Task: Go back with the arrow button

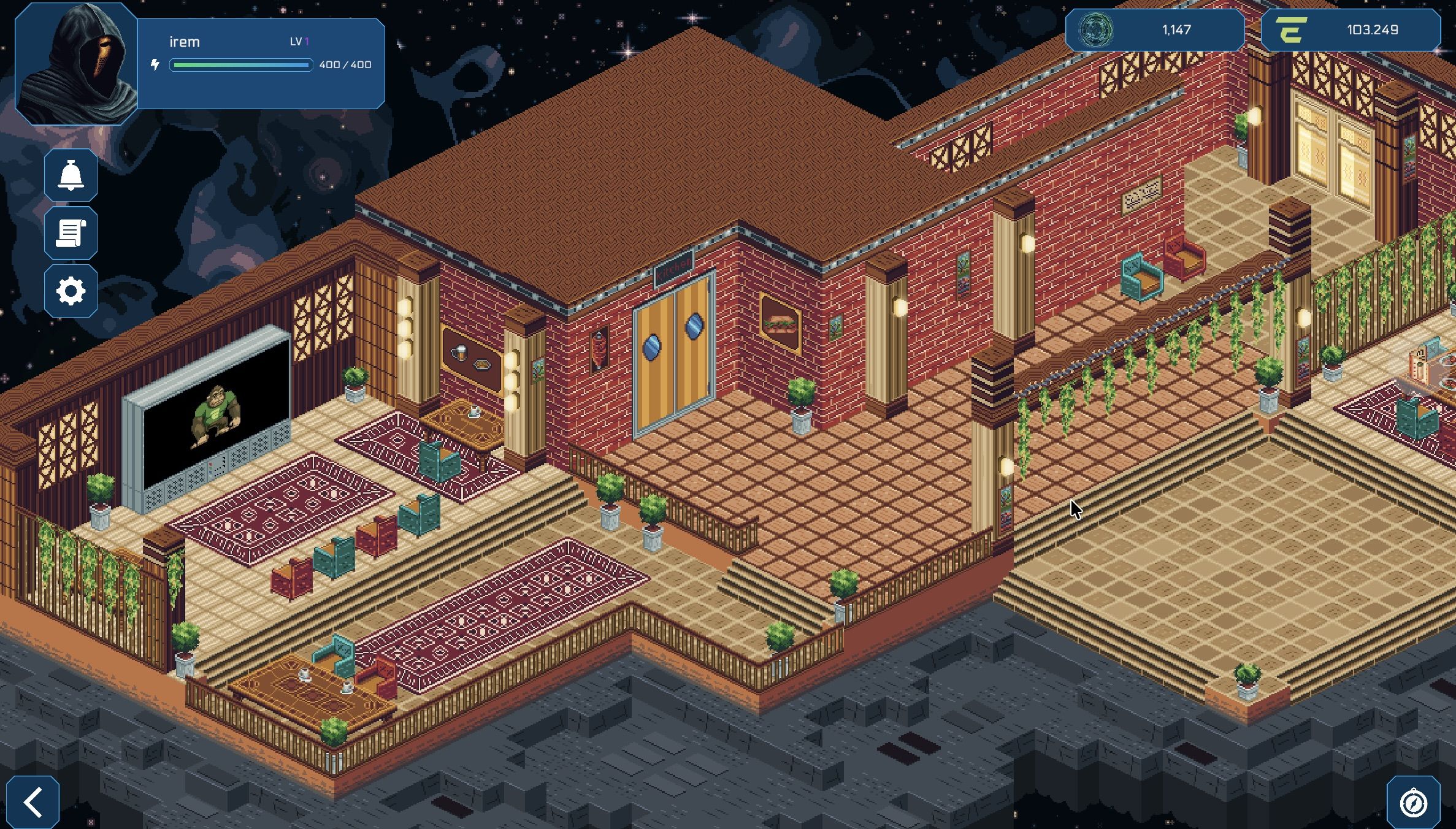Action: [33, 802]
